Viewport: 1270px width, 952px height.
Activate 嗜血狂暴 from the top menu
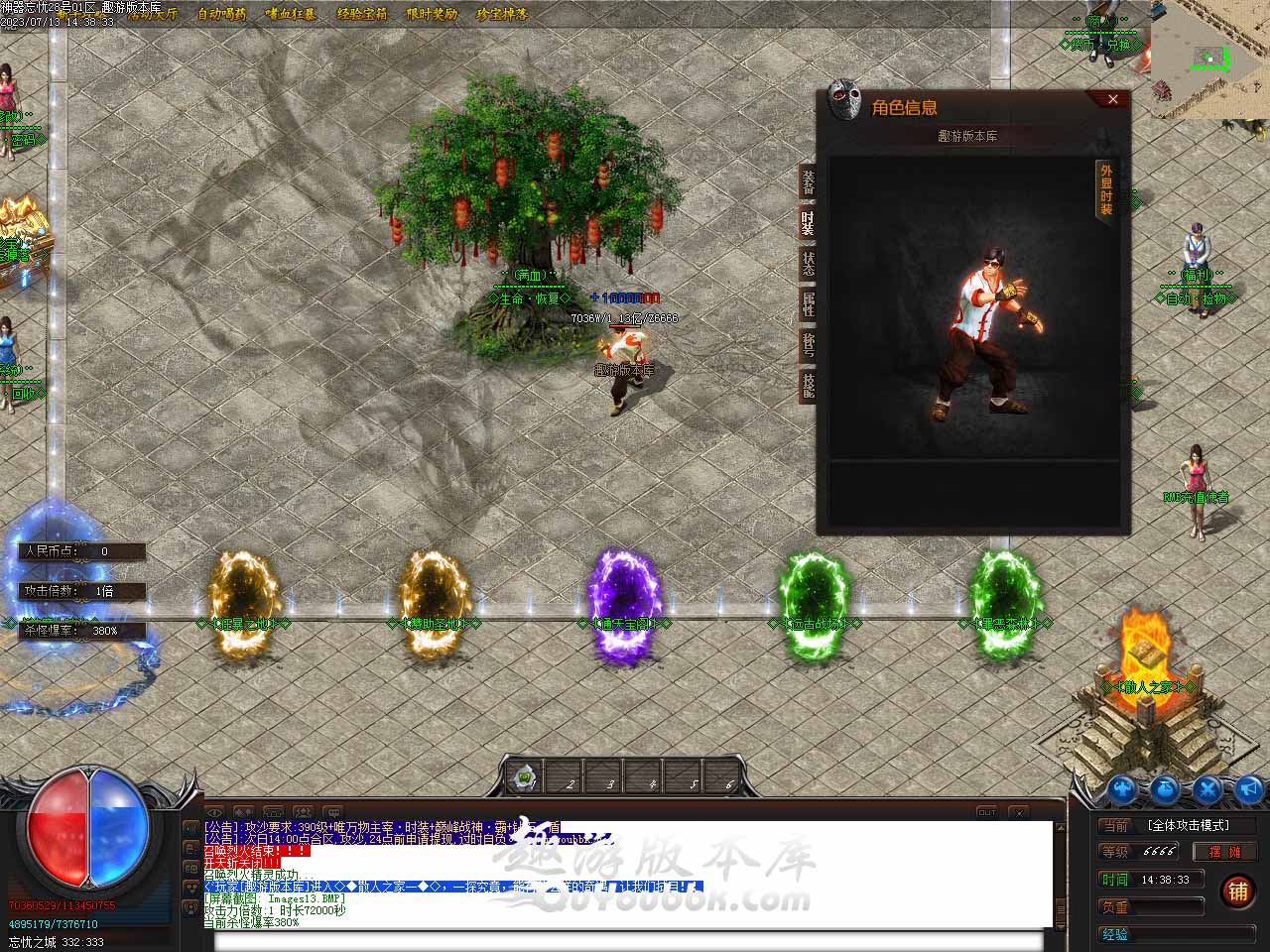click(292, 14)
